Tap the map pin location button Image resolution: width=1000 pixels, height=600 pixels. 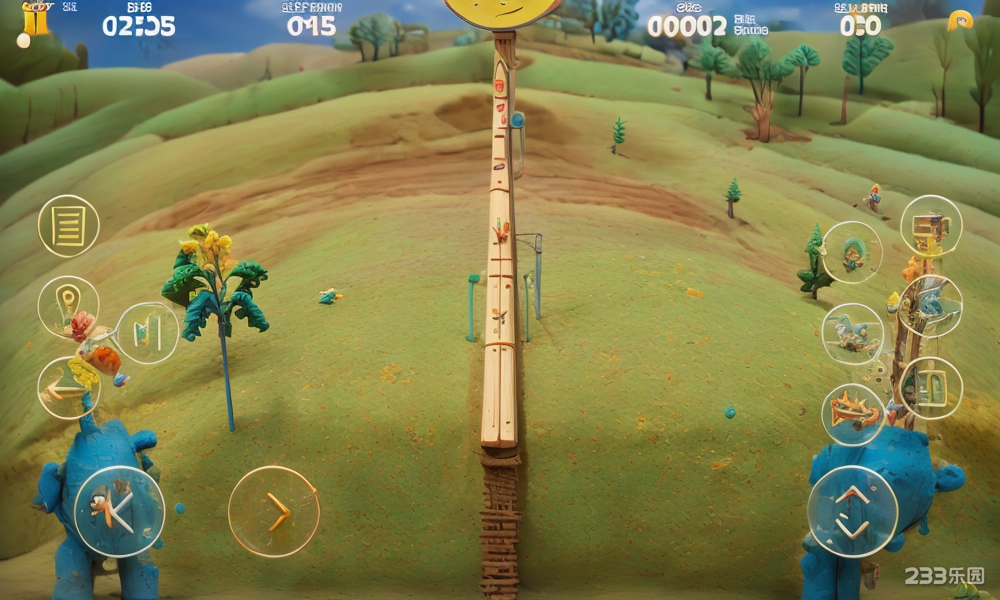point(68,304)
